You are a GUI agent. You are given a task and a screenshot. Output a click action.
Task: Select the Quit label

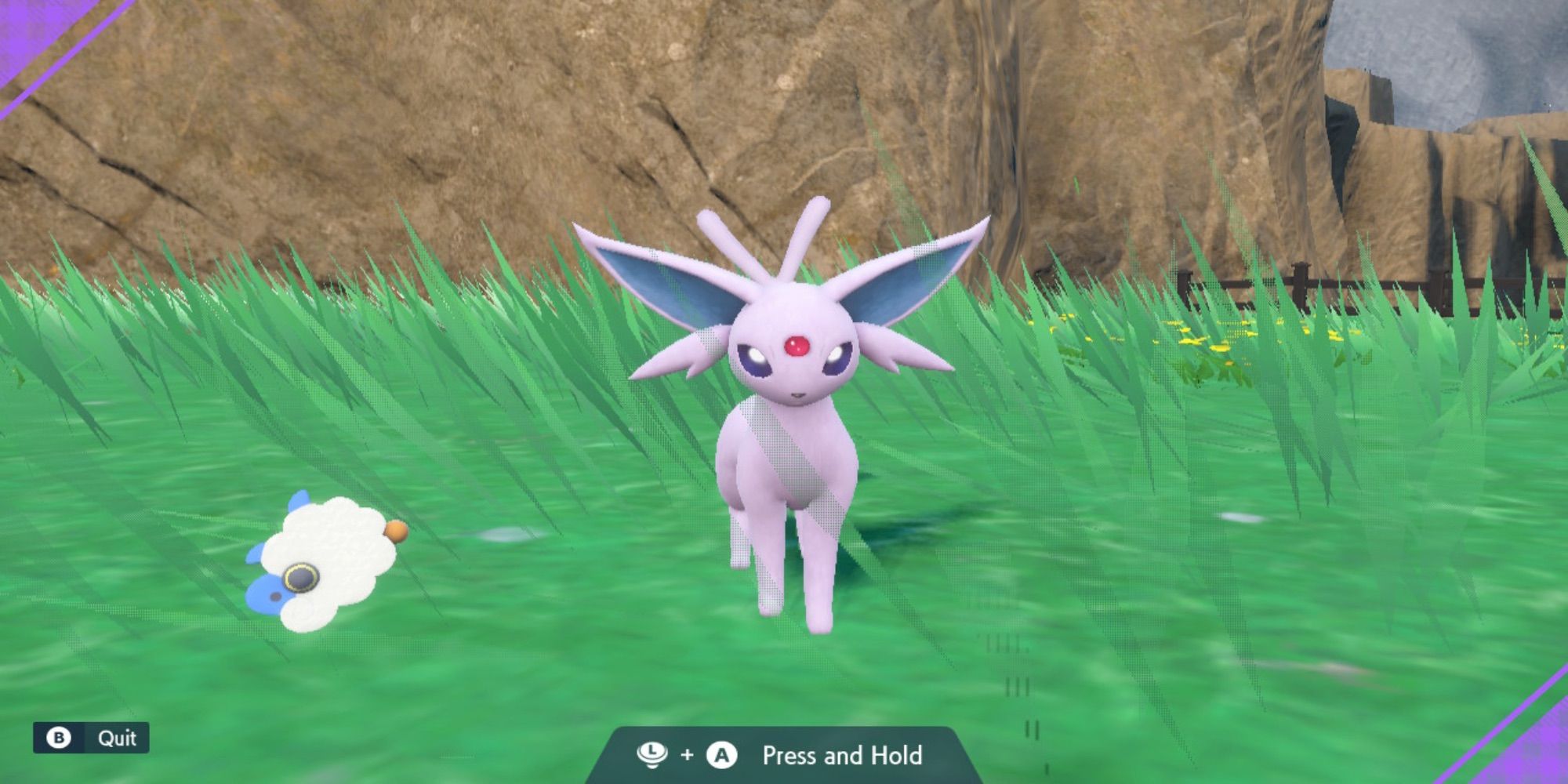116,735
